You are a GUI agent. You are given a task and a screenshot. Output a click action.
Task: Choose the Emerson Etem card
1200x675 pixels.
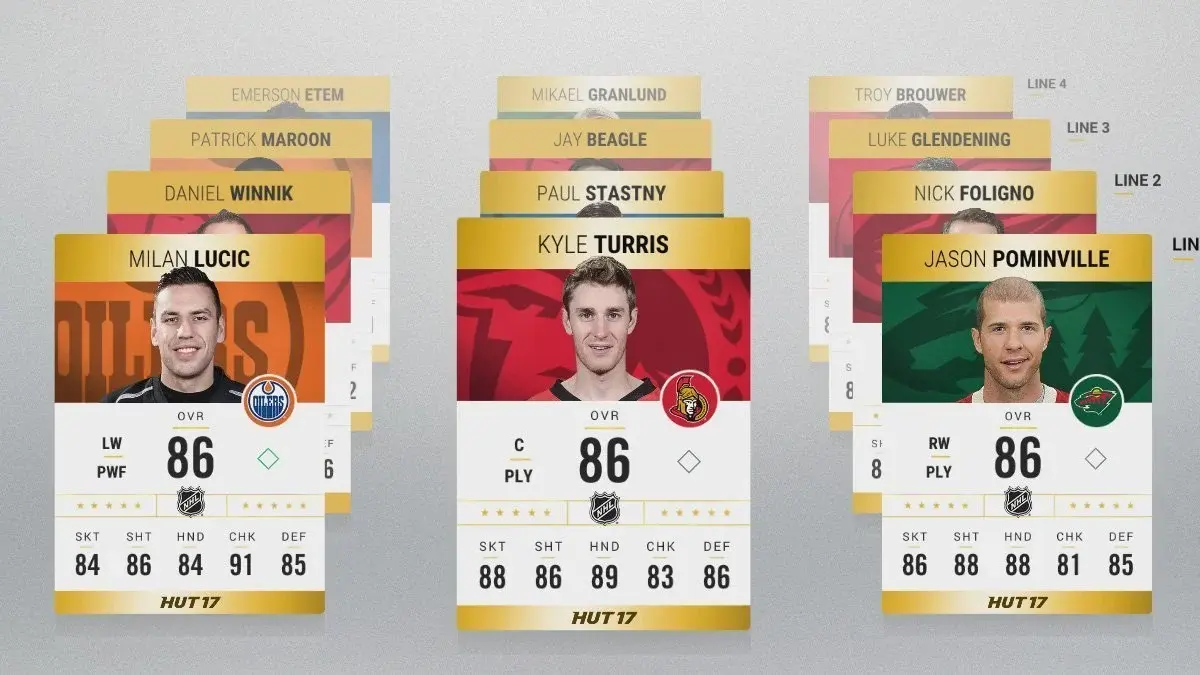[x=287, y=95]
